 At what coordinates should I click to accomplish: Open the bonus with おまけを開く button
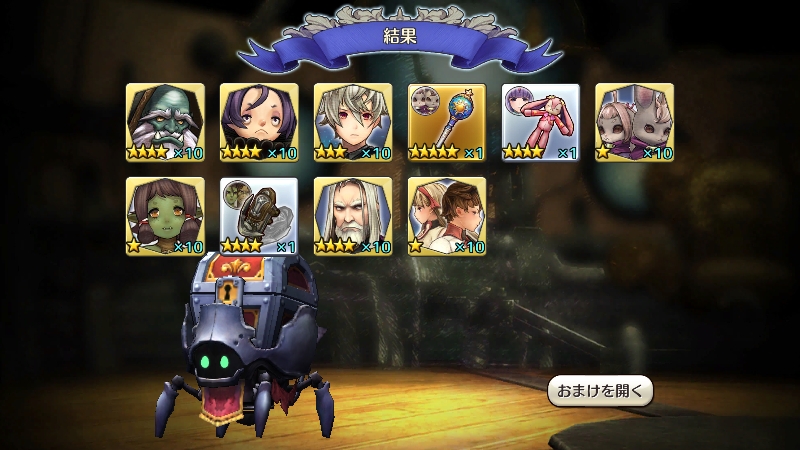(x=600, y=390)
